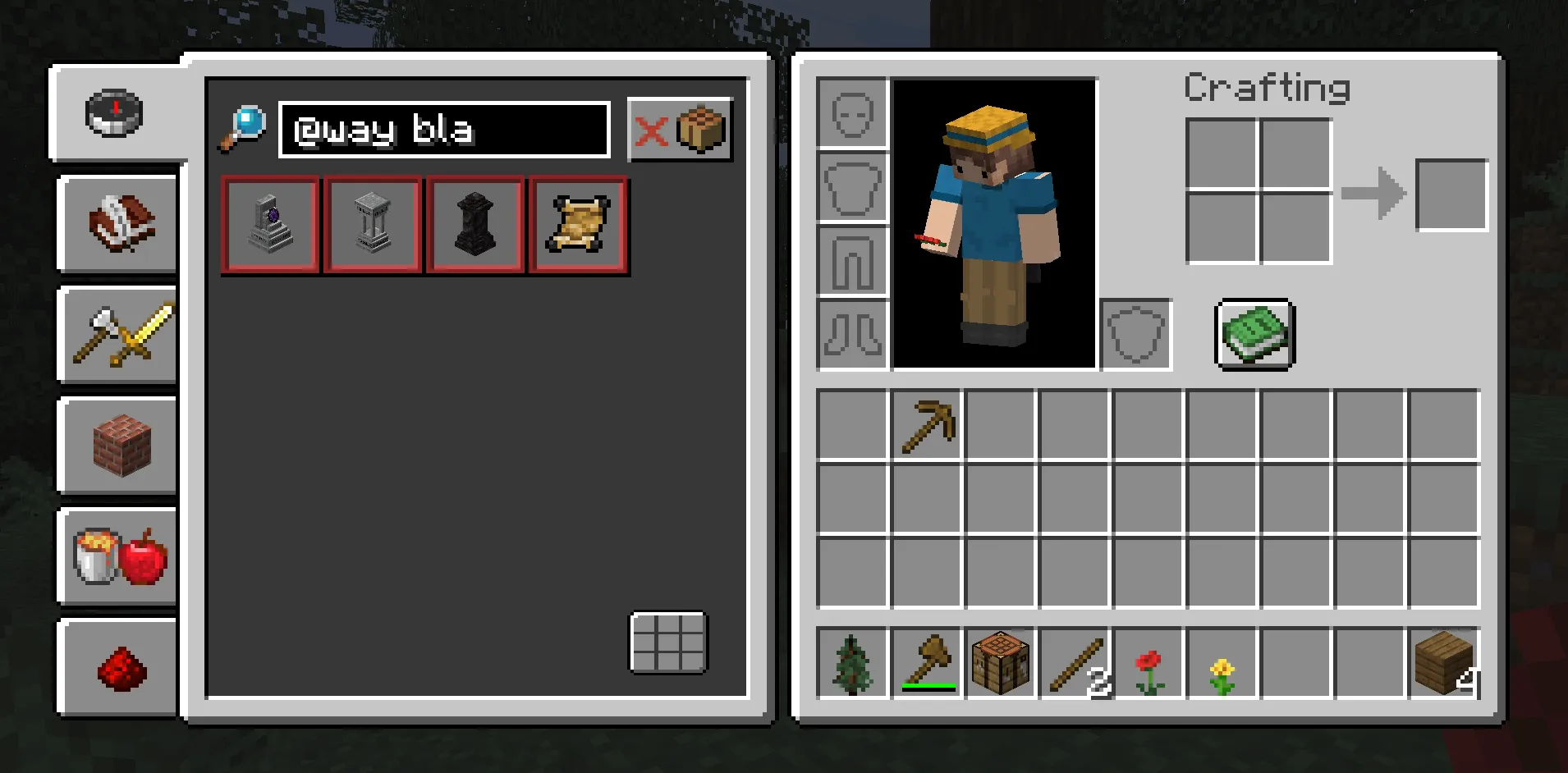
Task: Select the oak planks stack in the hotbar
Action: pos(1443,663)
